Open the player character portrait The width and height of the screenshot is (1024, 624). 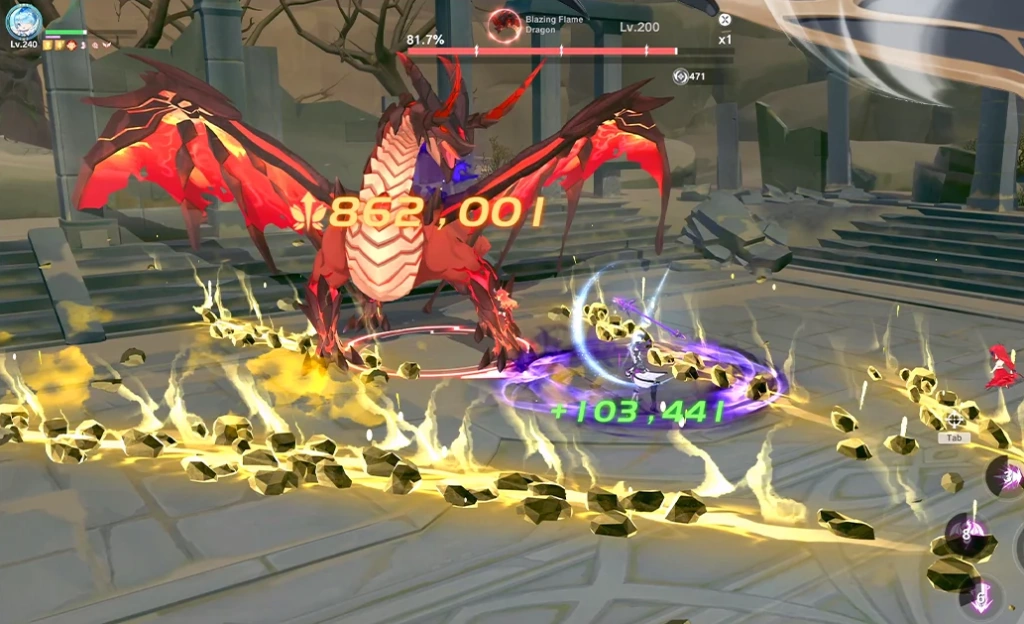(x=23, y=20)
